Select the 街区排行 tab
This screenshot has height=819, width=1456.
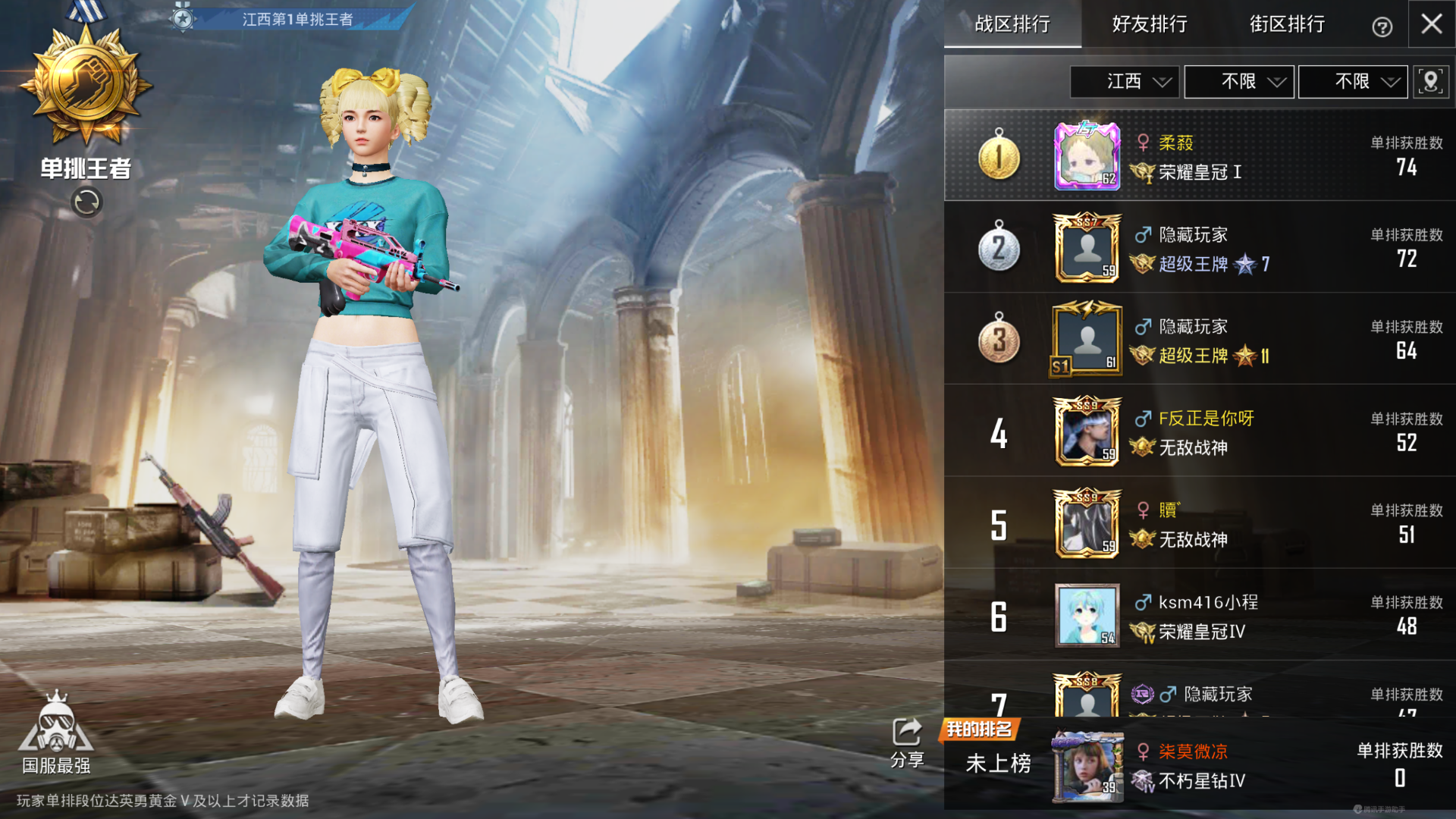[1287, 24]
